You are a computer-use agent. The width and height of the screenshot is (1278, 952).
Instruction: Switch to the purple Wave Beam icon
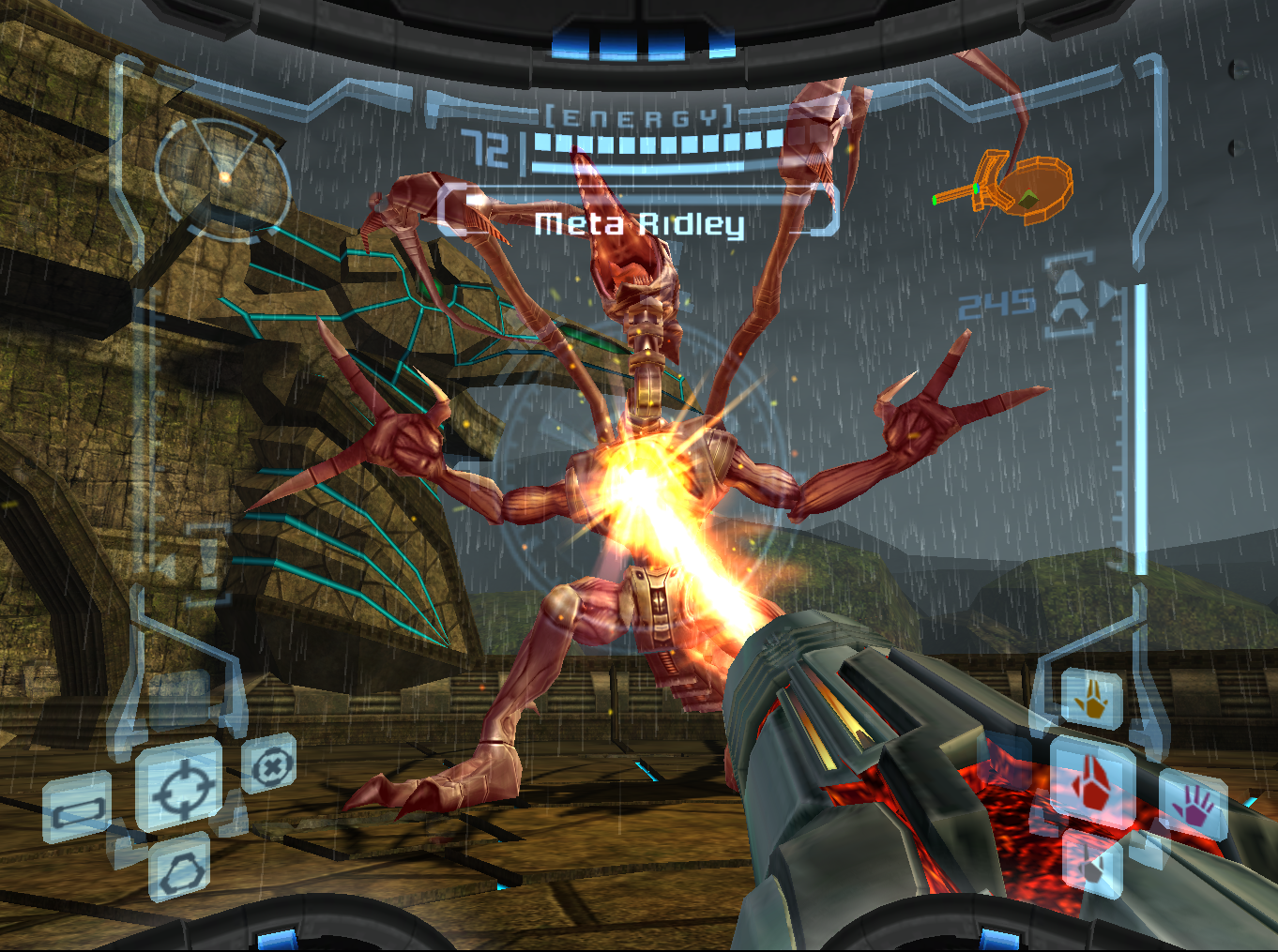coord(1194,806)
